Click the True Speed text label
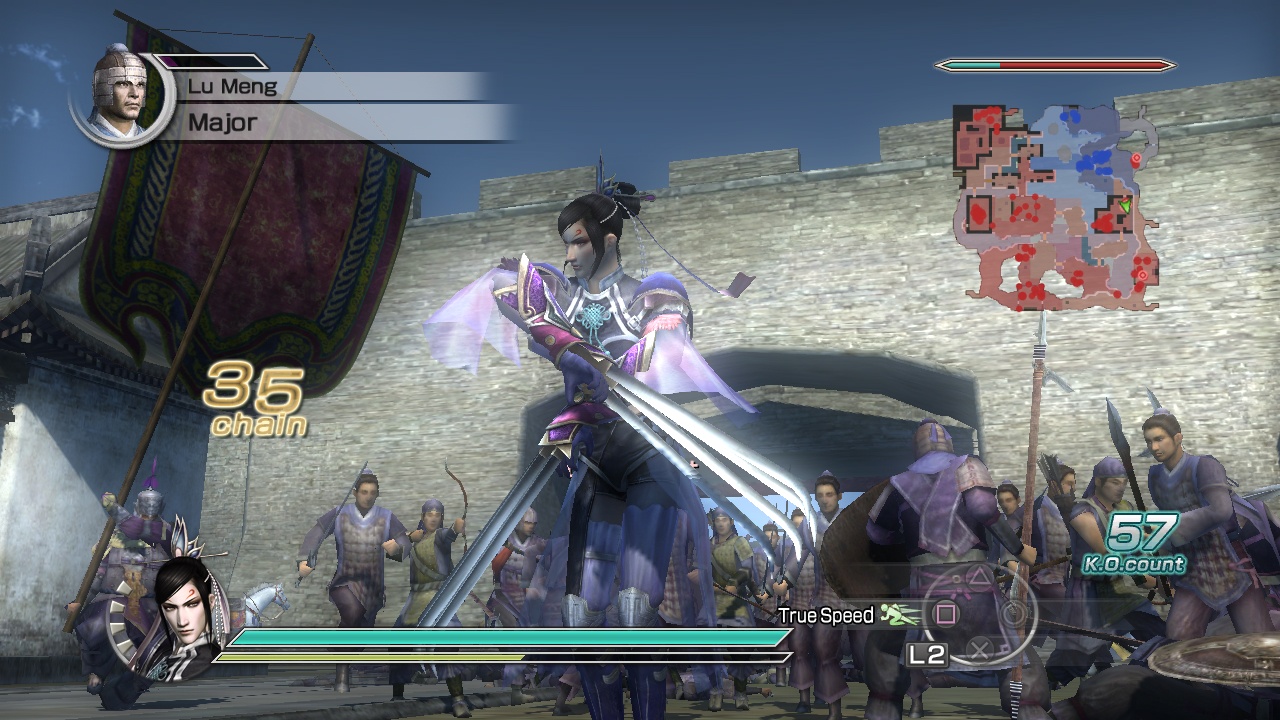Viewport: 1280px width, 720px height. (826, 615)
